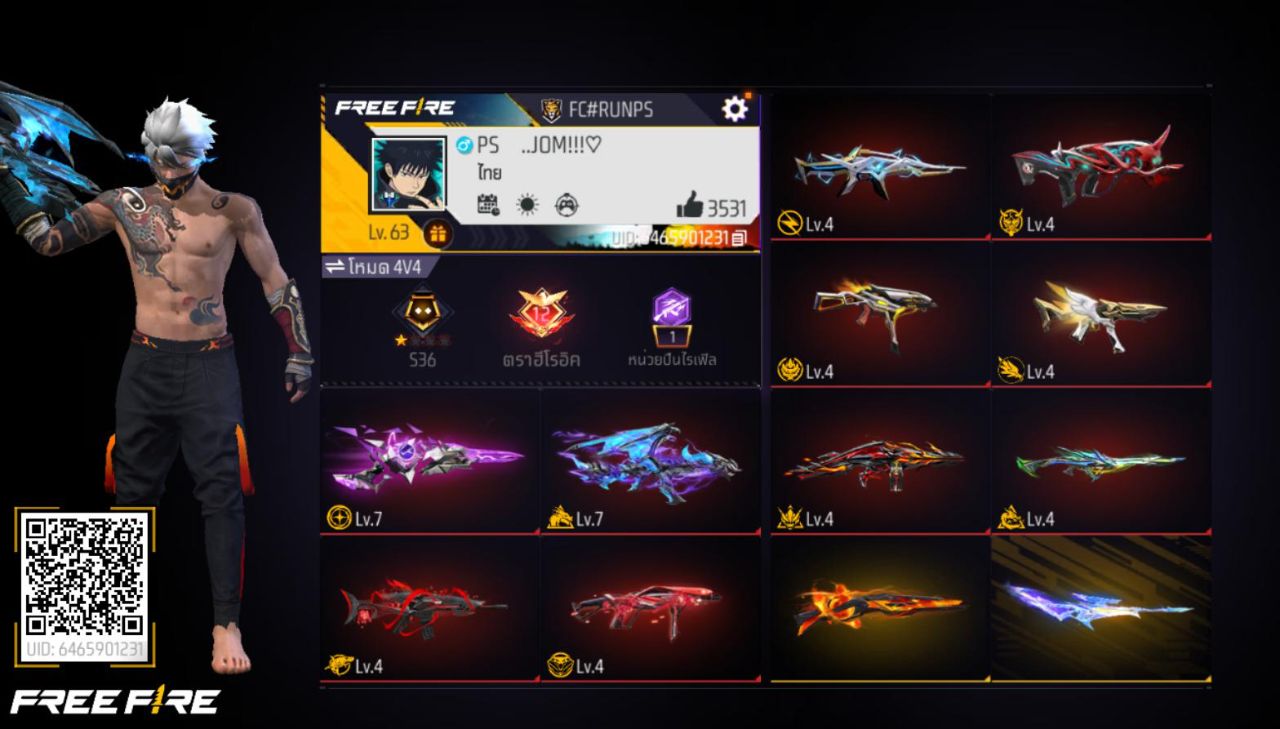Select the S36 rank badge

tap(422, 315)
